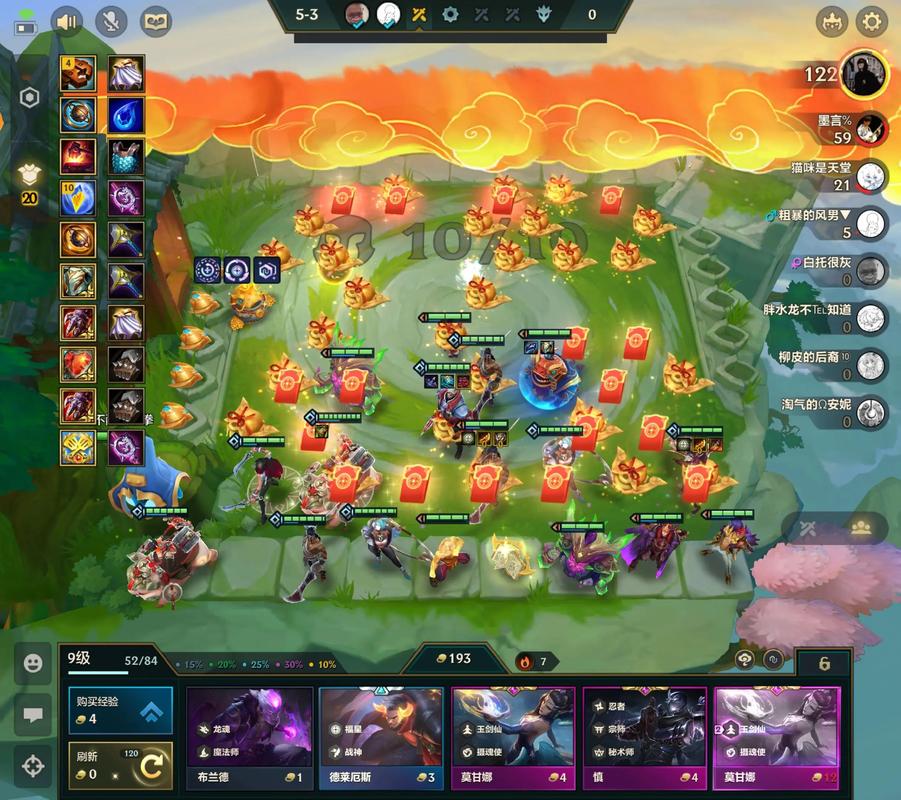Image resolution: width=901 pixels, height=800 pixels.
Task: Switch to the players group view icon
Action: point(861,528)
